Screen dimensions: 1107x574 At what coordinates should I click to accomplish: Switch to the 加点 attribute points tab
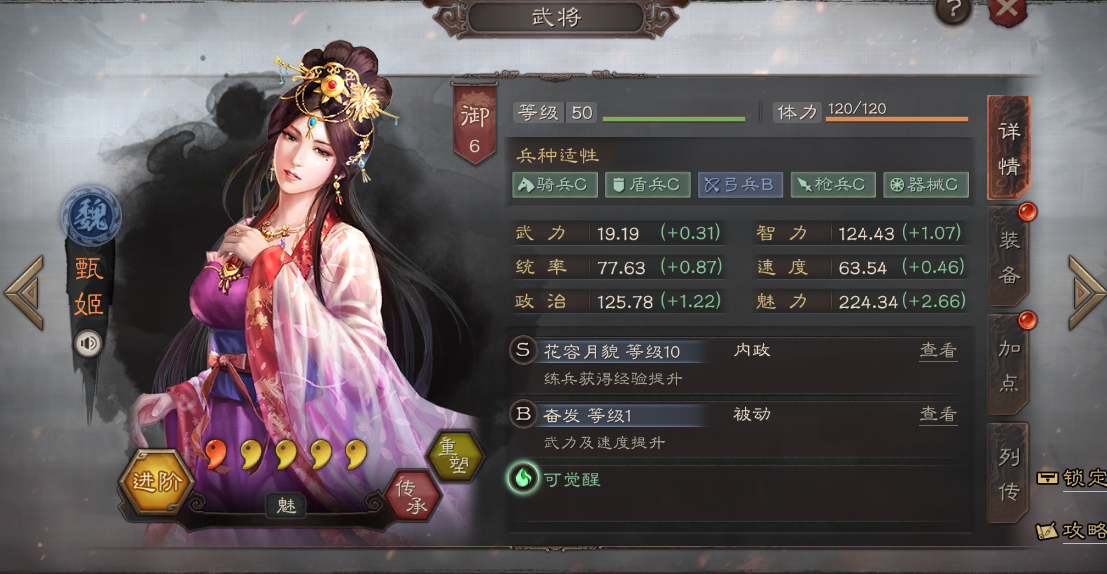[1008, 364]
